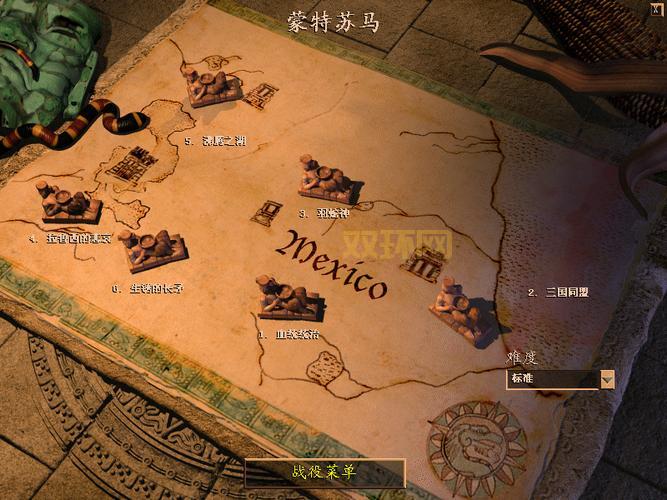Expand the 难度 difficulty dropdown

(x=607, y=379)
